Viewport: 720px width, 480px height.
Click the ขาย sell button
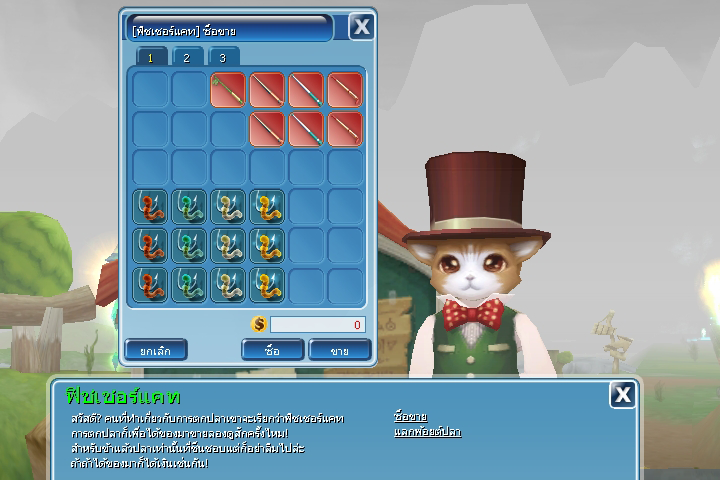coord(340,350)
